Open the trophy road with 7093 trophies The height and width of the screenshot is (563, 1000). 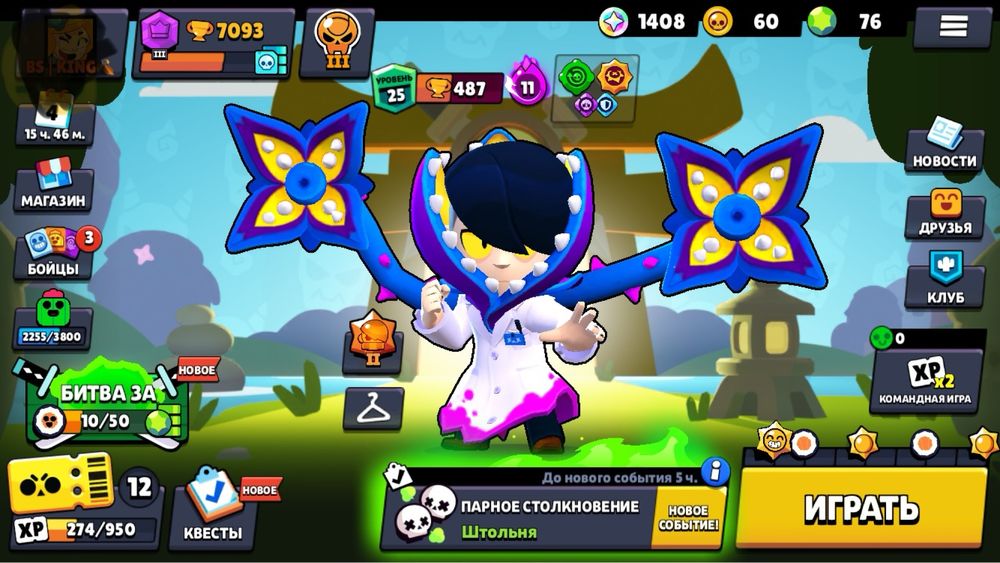pyautogui.click(x=214, y=44)
